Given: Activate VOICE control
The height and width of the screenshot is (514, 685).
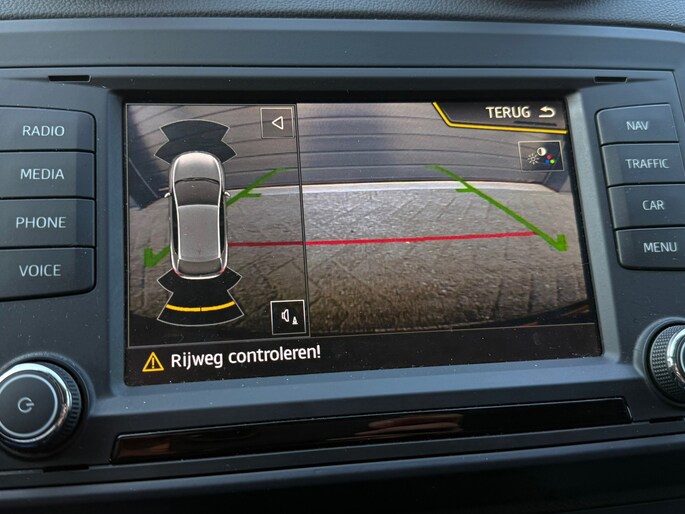Looking at the screenshot, I should click(x=40, y=270).
